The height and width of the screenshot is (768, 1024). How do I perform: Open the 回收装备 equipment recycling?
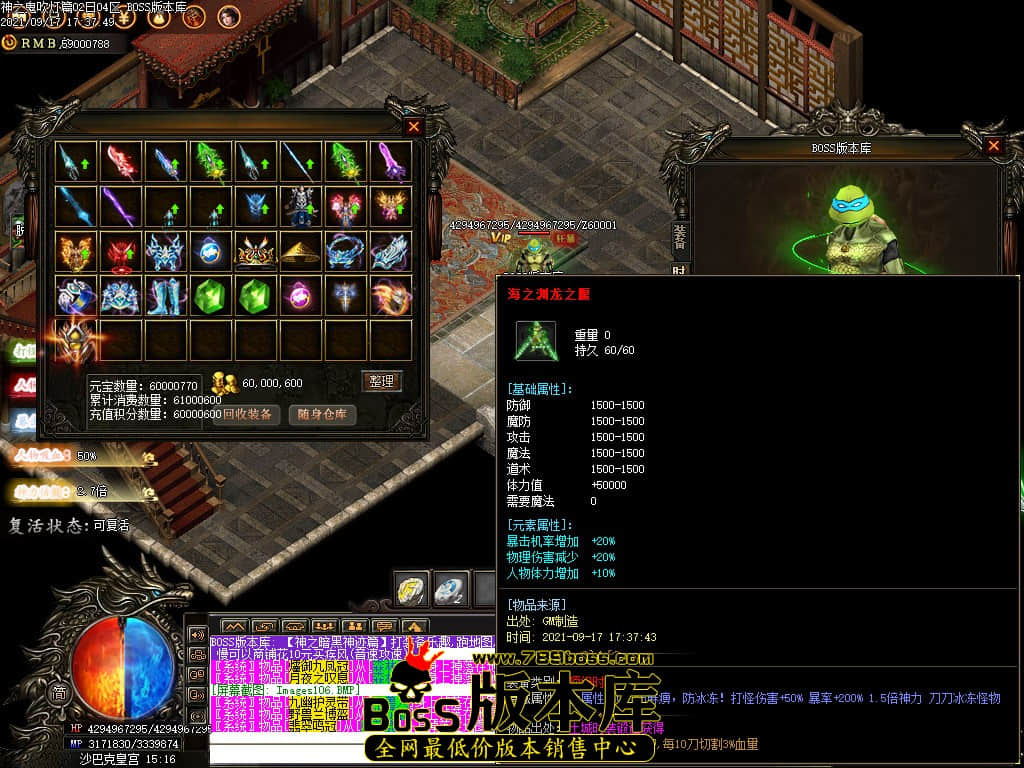tap(246, 414)
